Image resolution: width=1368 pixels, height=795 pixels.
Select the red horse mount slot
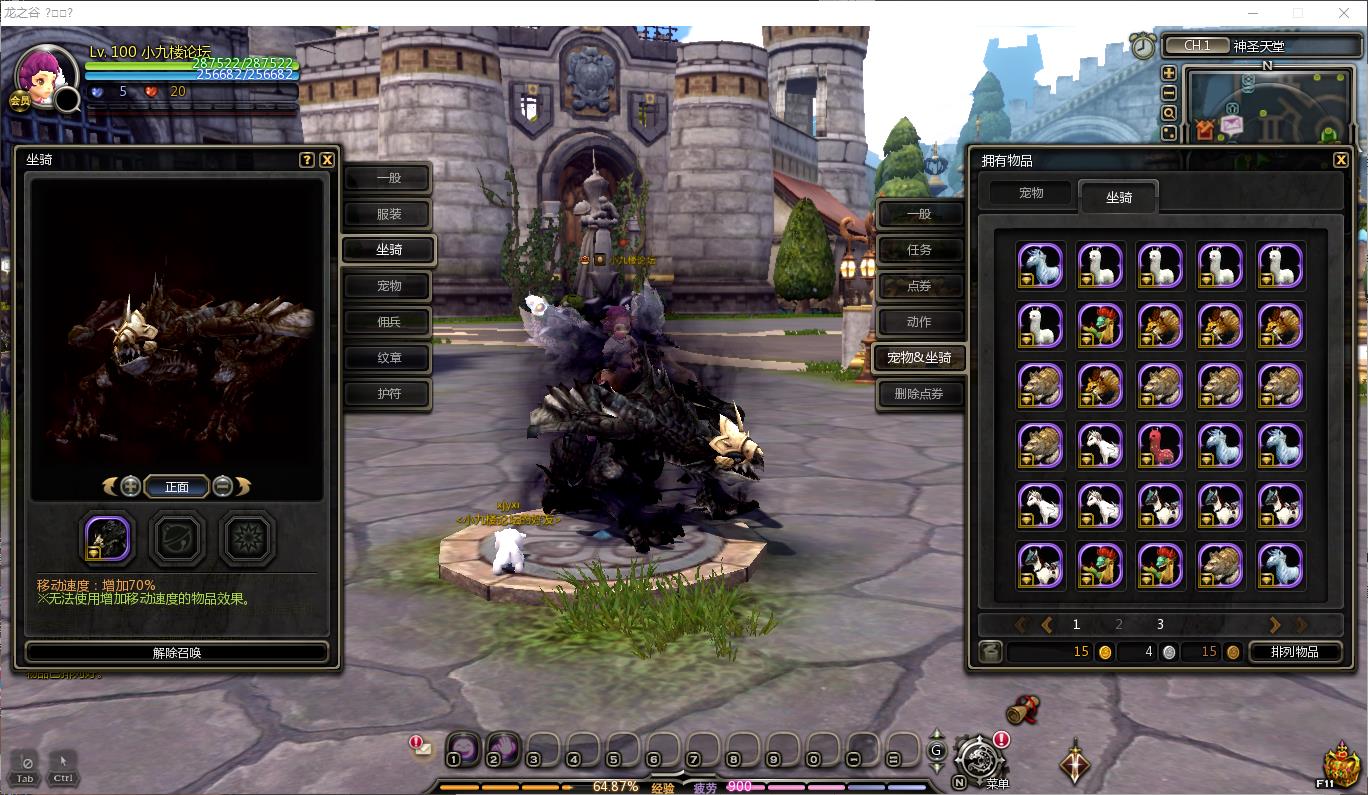click(x=1160, y=446)
